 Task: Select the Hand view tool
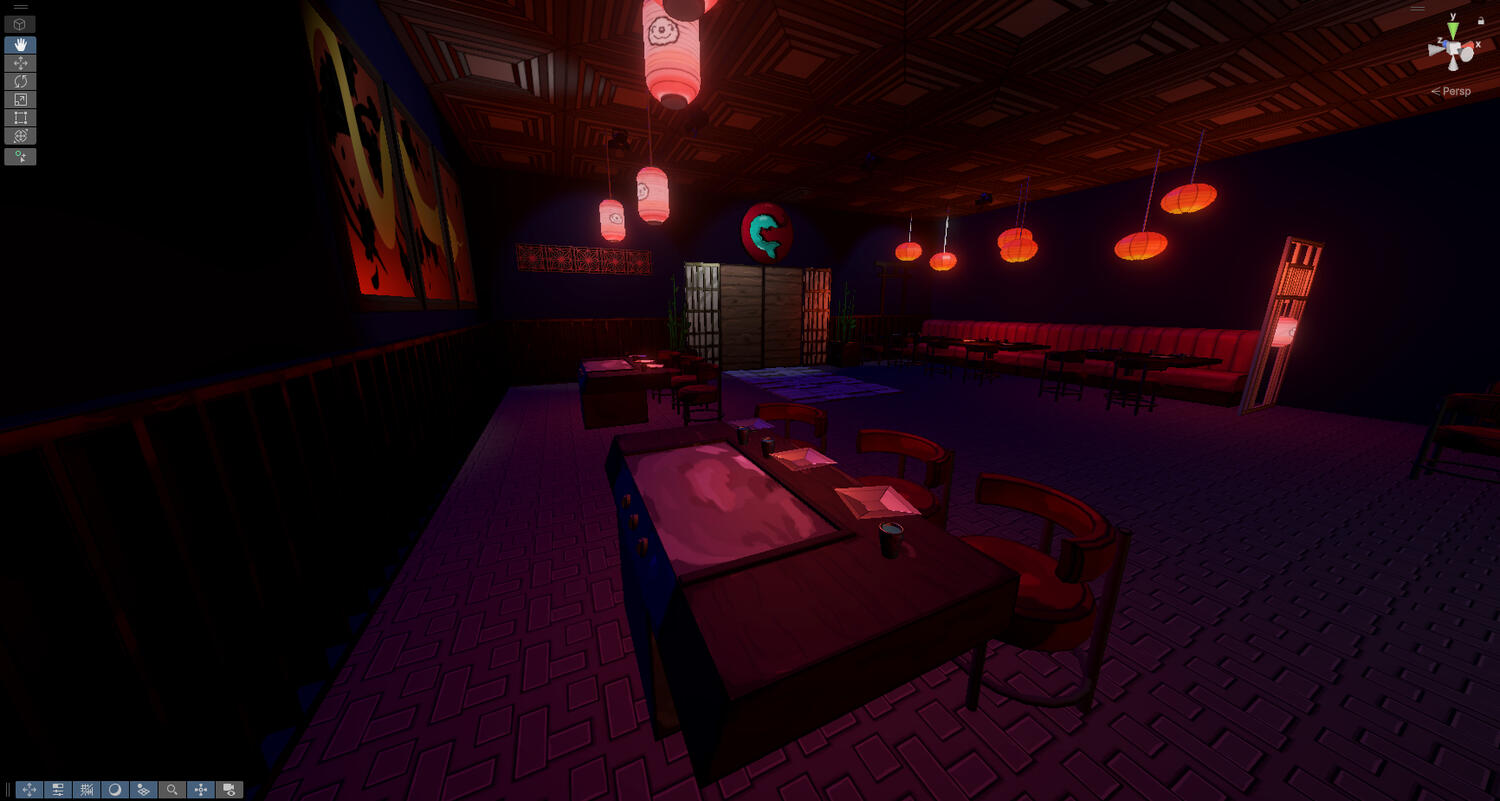click(20, 45)
